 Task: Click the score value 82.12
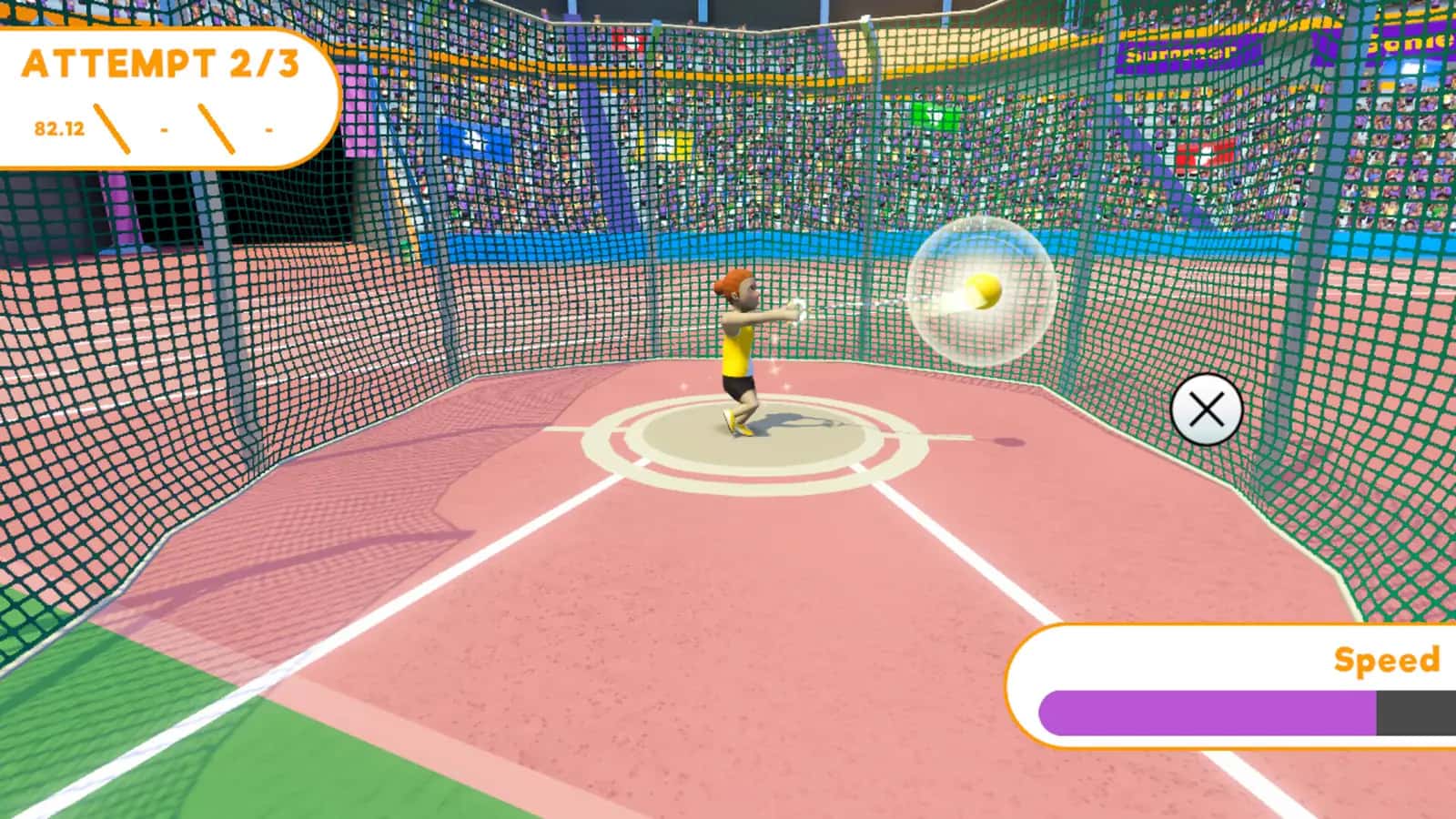pyautogui.click(x=56, y=127)
